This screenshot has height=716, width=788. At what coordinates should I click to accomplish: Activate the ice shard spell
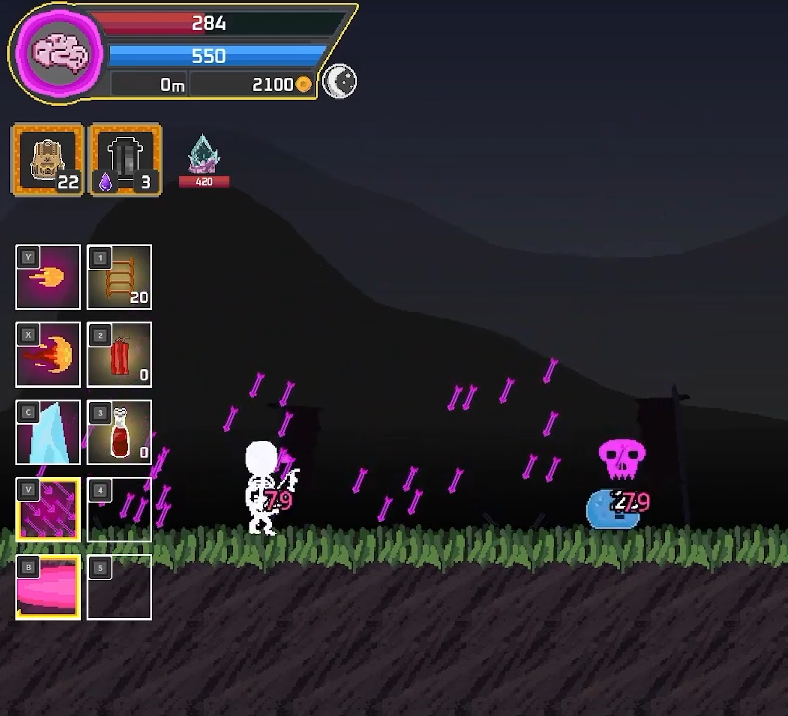(48, 432)
